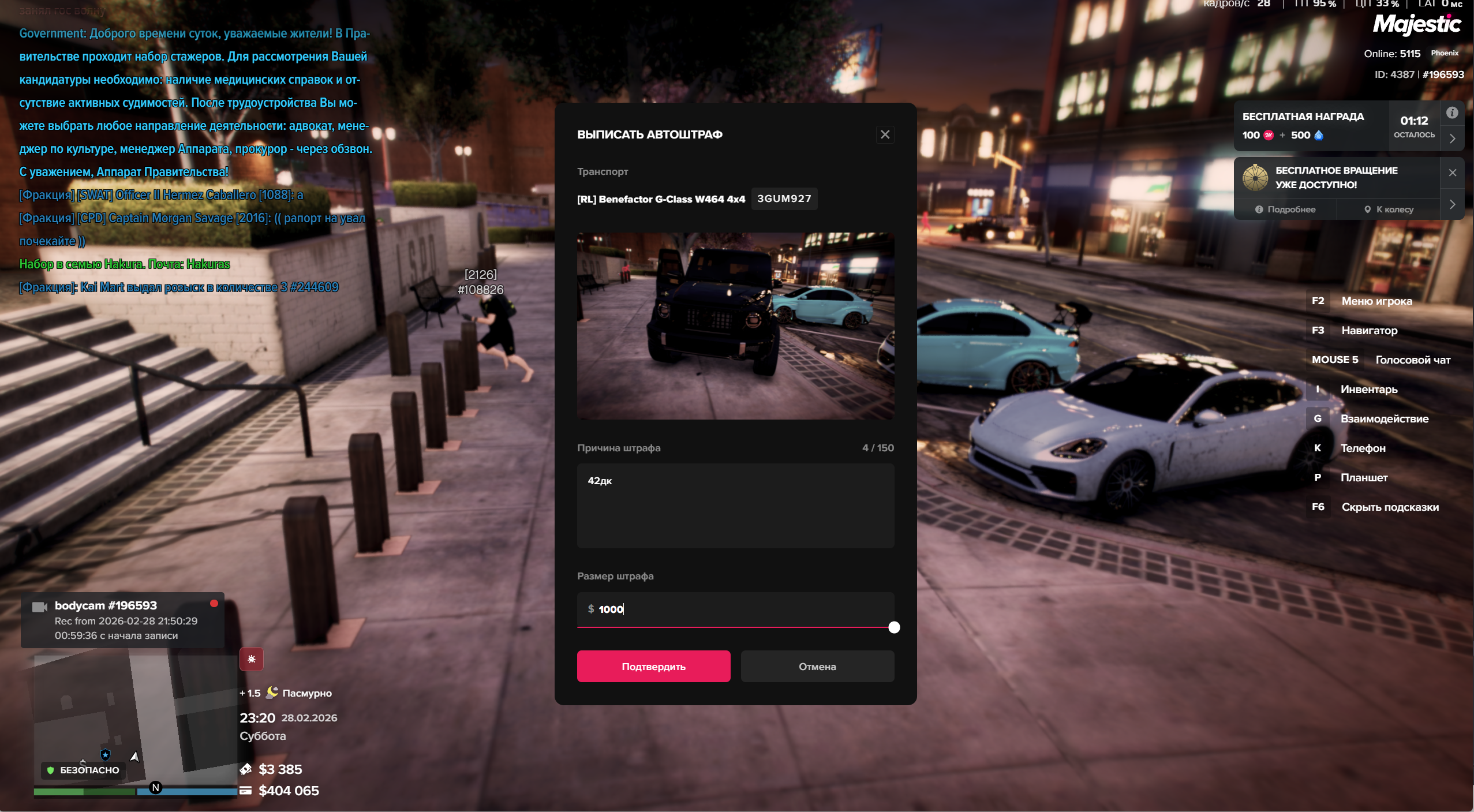The image size is (1474, 812).
Task: Open Подробнее for the free spin
Action: 1285,209
